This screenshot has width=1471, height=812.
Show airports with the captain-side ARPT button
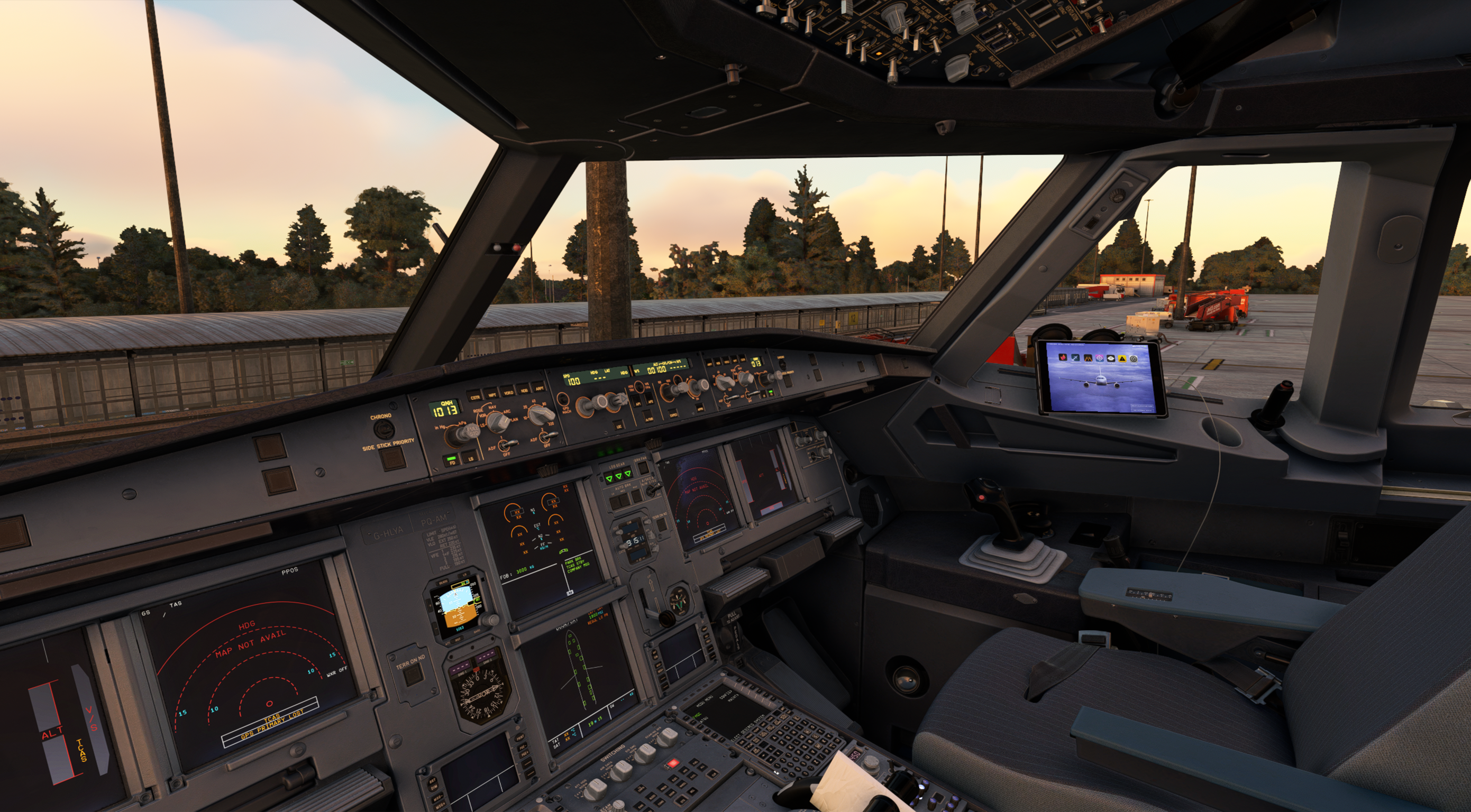pos(539,388)
